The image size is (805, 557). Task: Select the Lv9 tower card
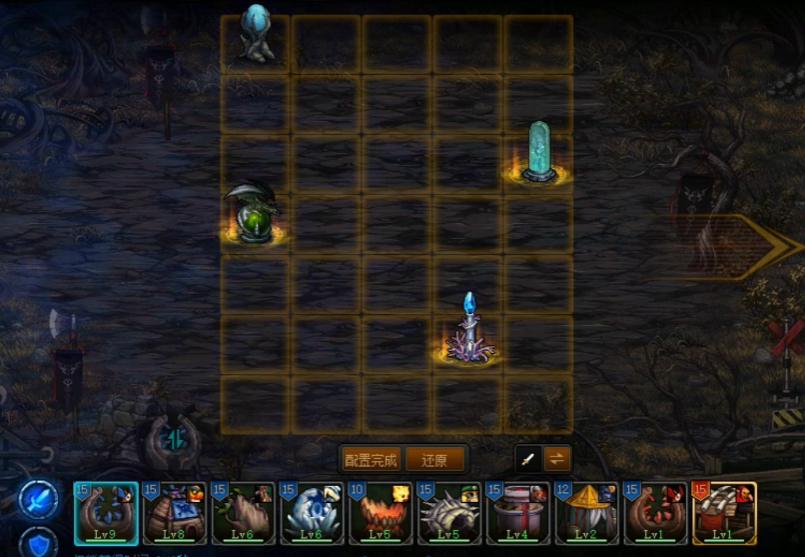coord(106,513)
